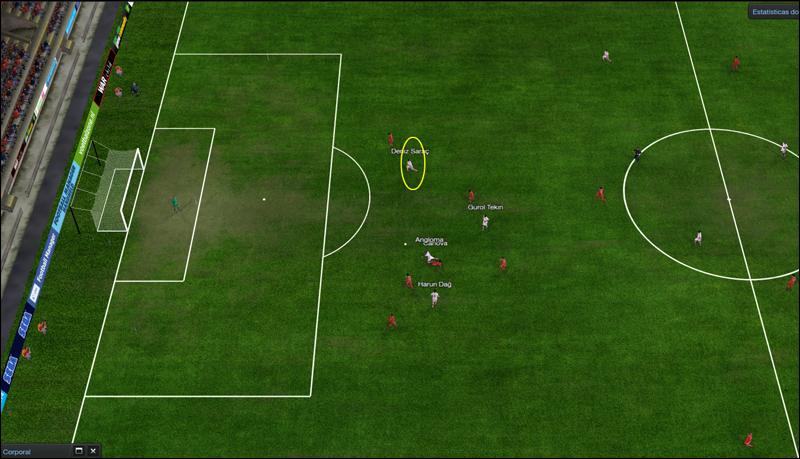Open the Estatísticas panel tab

point(775,13)
